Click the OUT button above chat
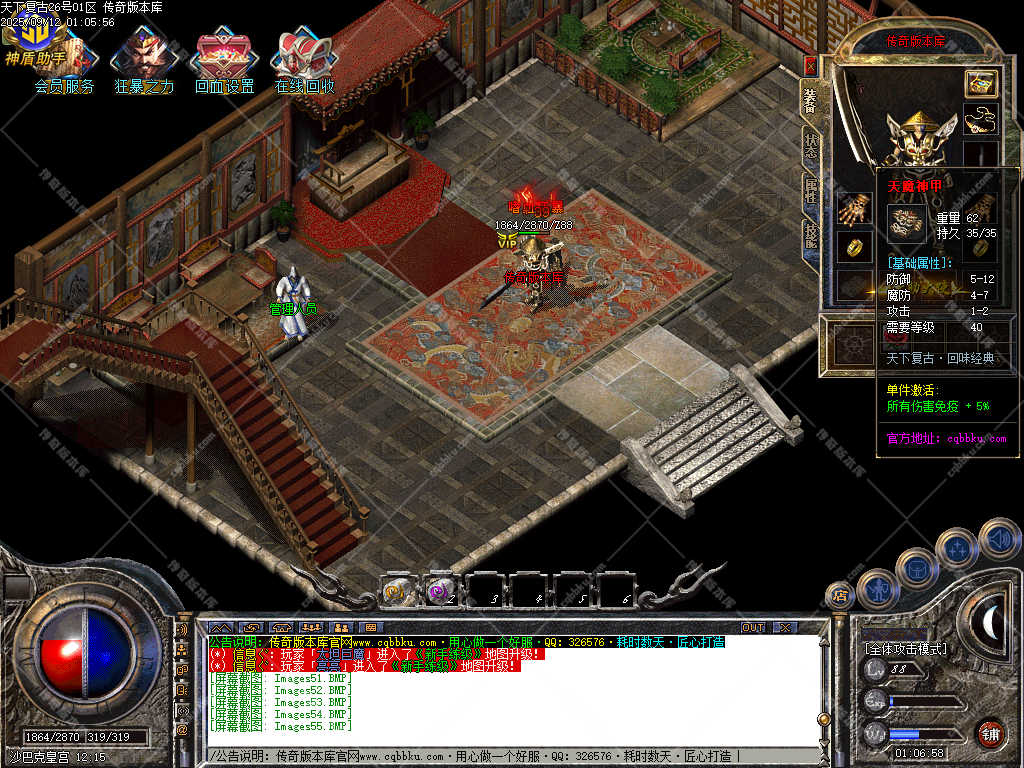Screen dimensions: 1024x768 coord(752,627)
